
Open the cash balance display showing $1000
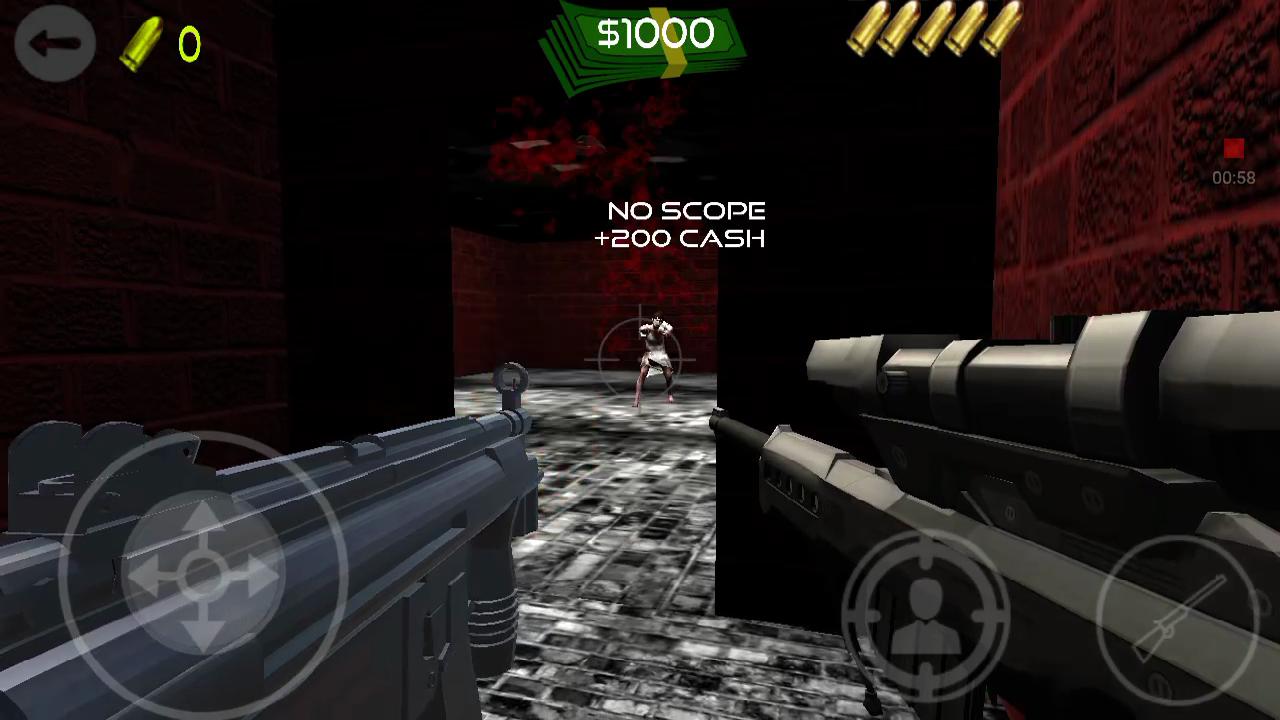point(655,33)
